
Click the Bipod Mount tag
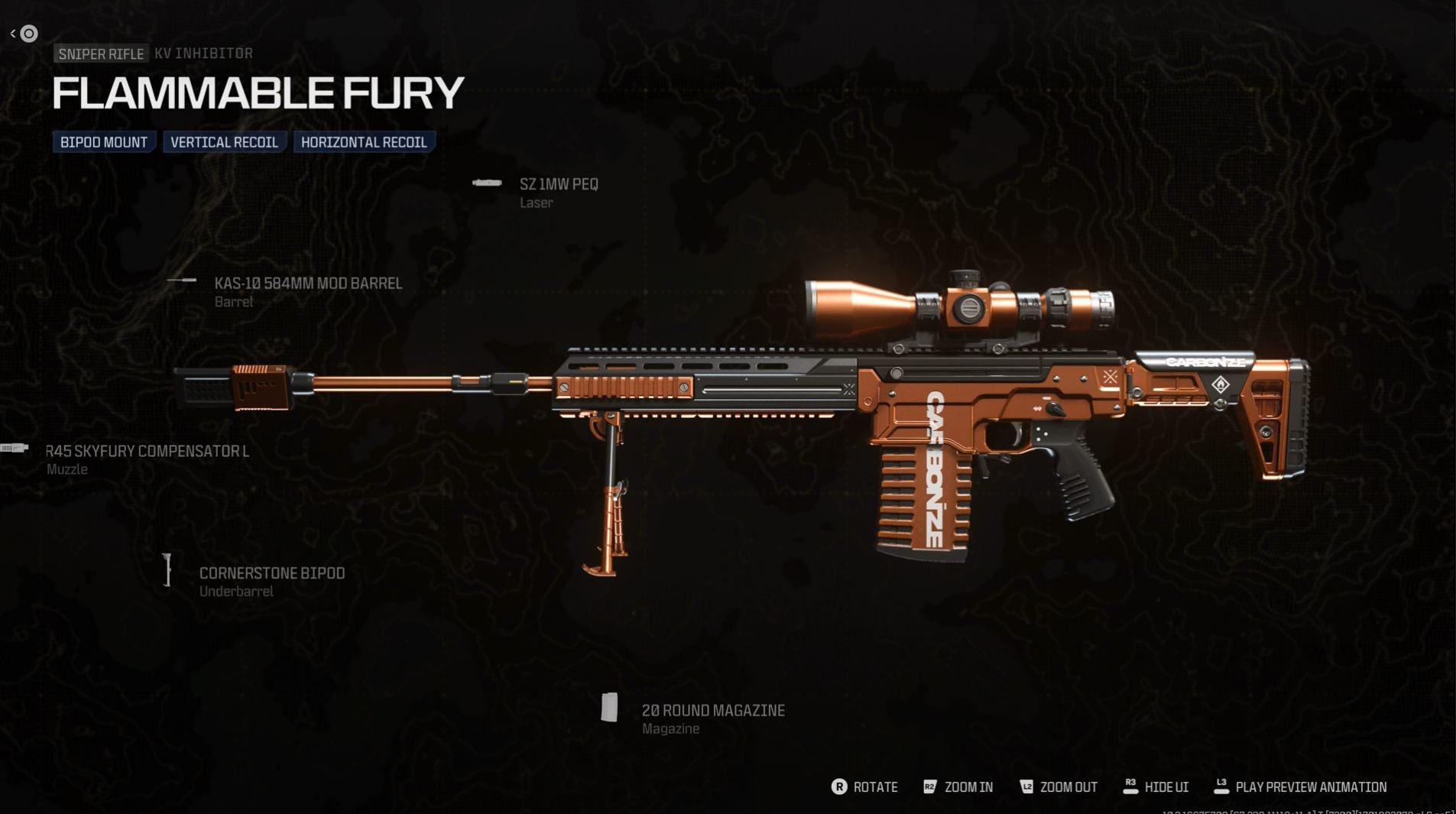coord(104,142)
